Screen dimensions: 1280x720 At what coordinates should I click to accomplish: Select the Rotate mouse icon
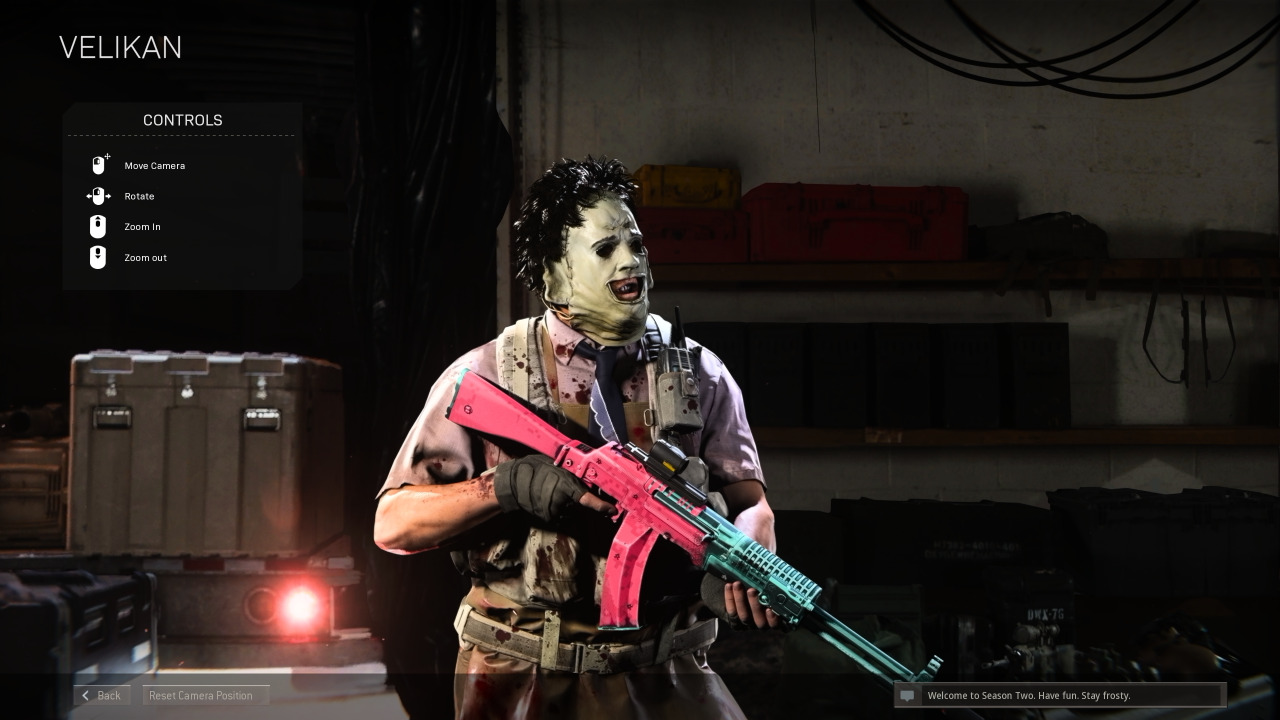[x=98, y=196]
